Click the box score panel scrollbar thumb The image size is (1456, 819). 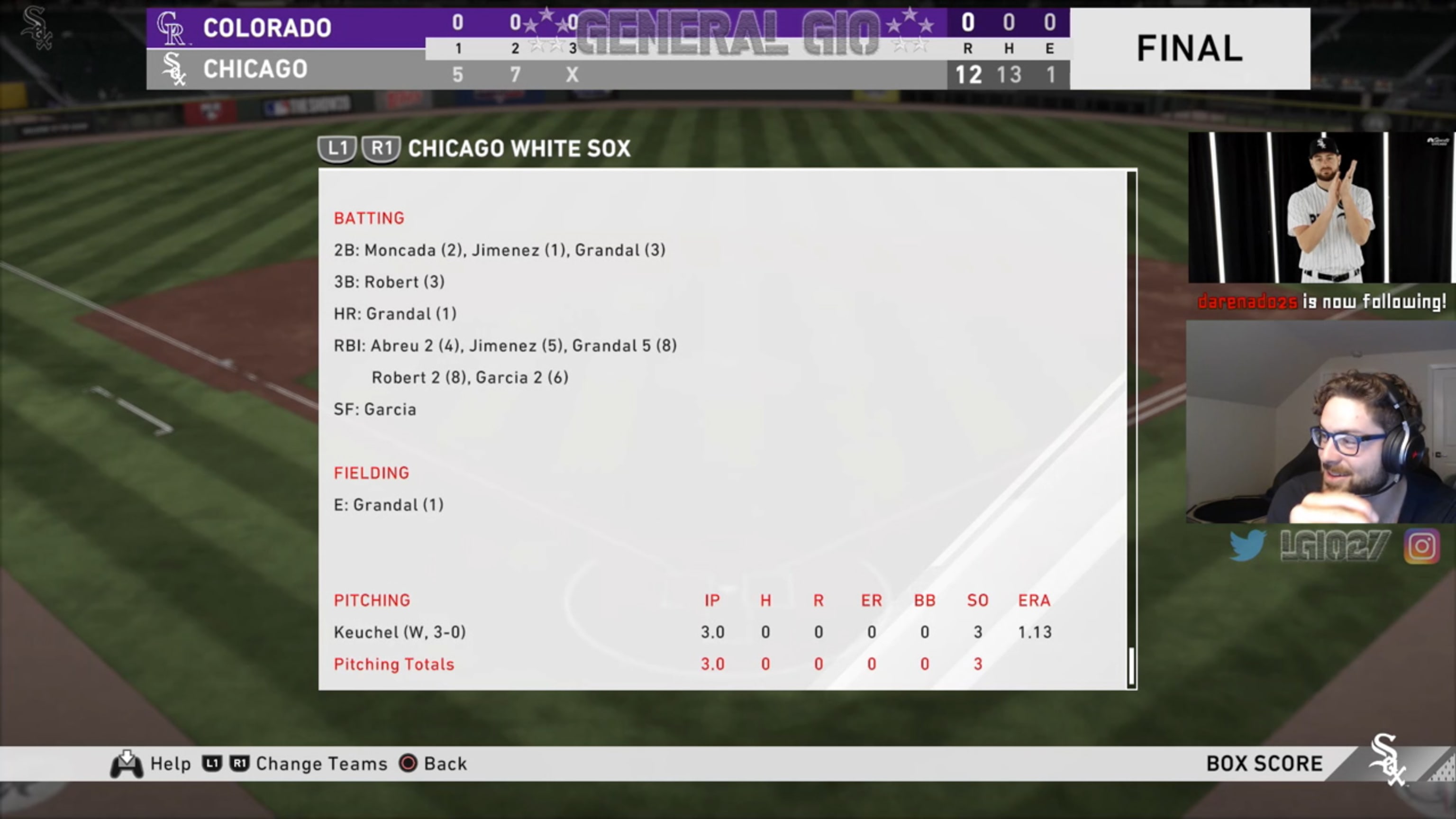click(1131, 666)
